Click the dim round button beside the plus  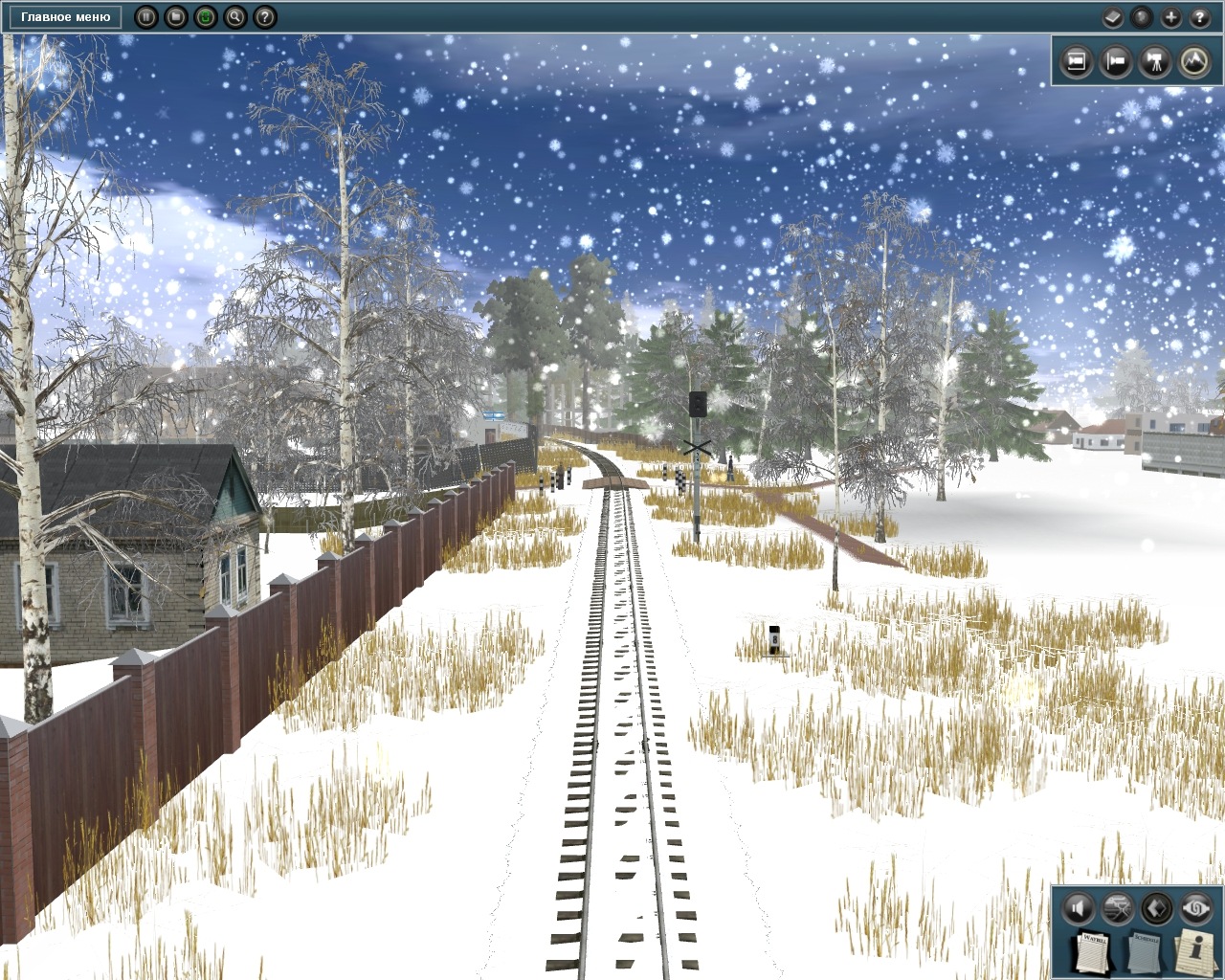tap(1141, 17)
